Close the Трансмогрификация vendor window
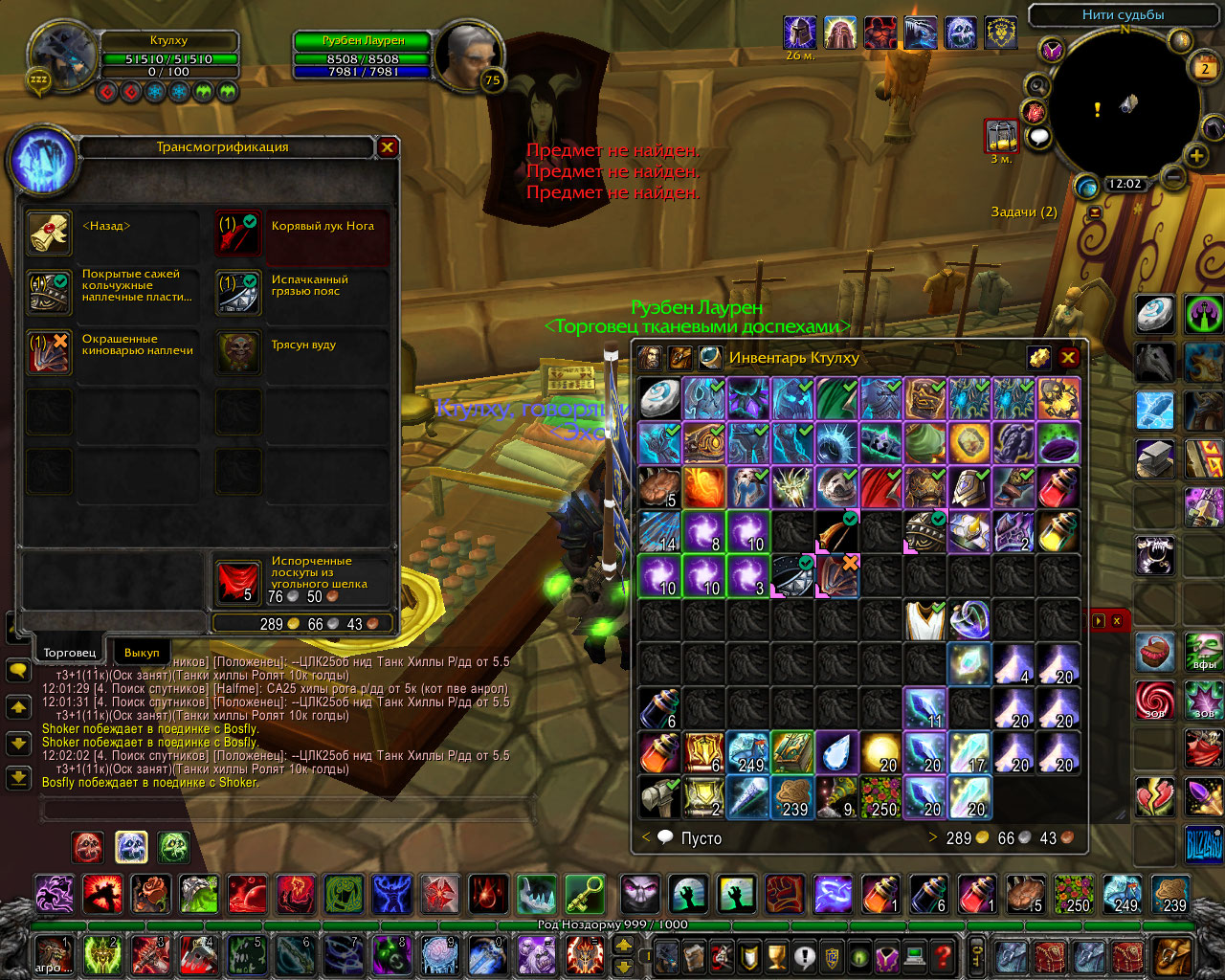Viewport: 1225px width, 980px height. click(x=388, y=147)
